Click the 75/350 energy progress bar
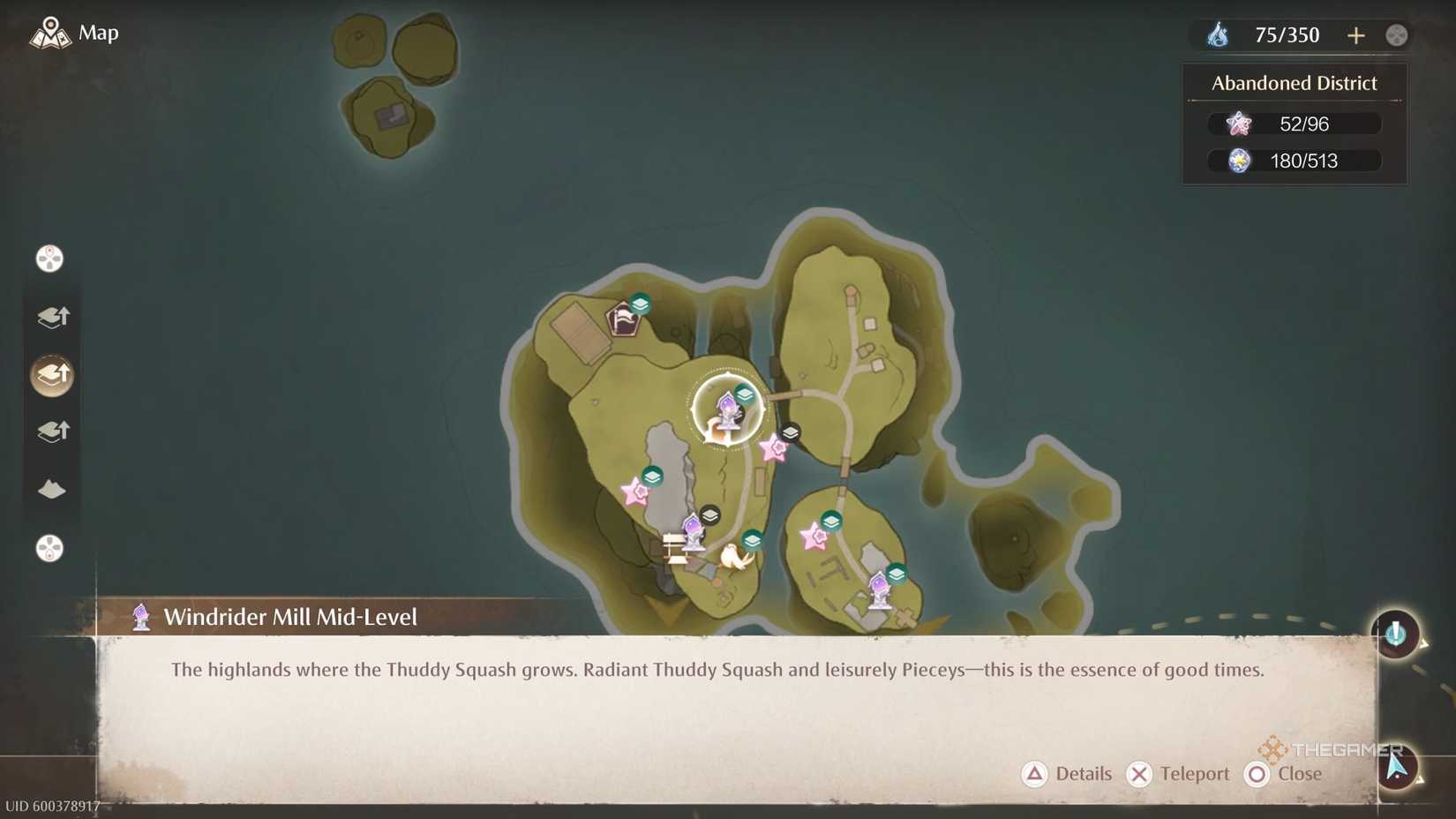1456x819 pixels. (x=1287, y=34)
